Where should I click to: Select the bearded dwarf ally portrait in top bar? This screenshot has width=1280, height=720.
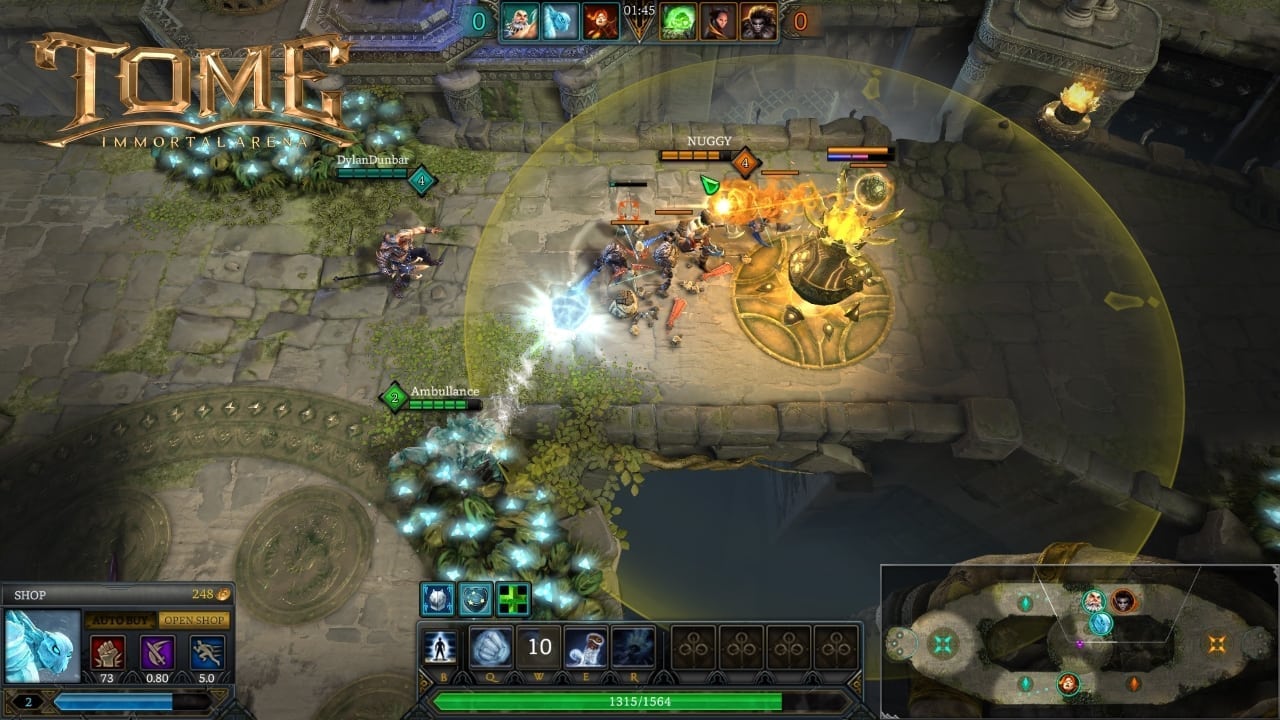[x=520, y=21]
